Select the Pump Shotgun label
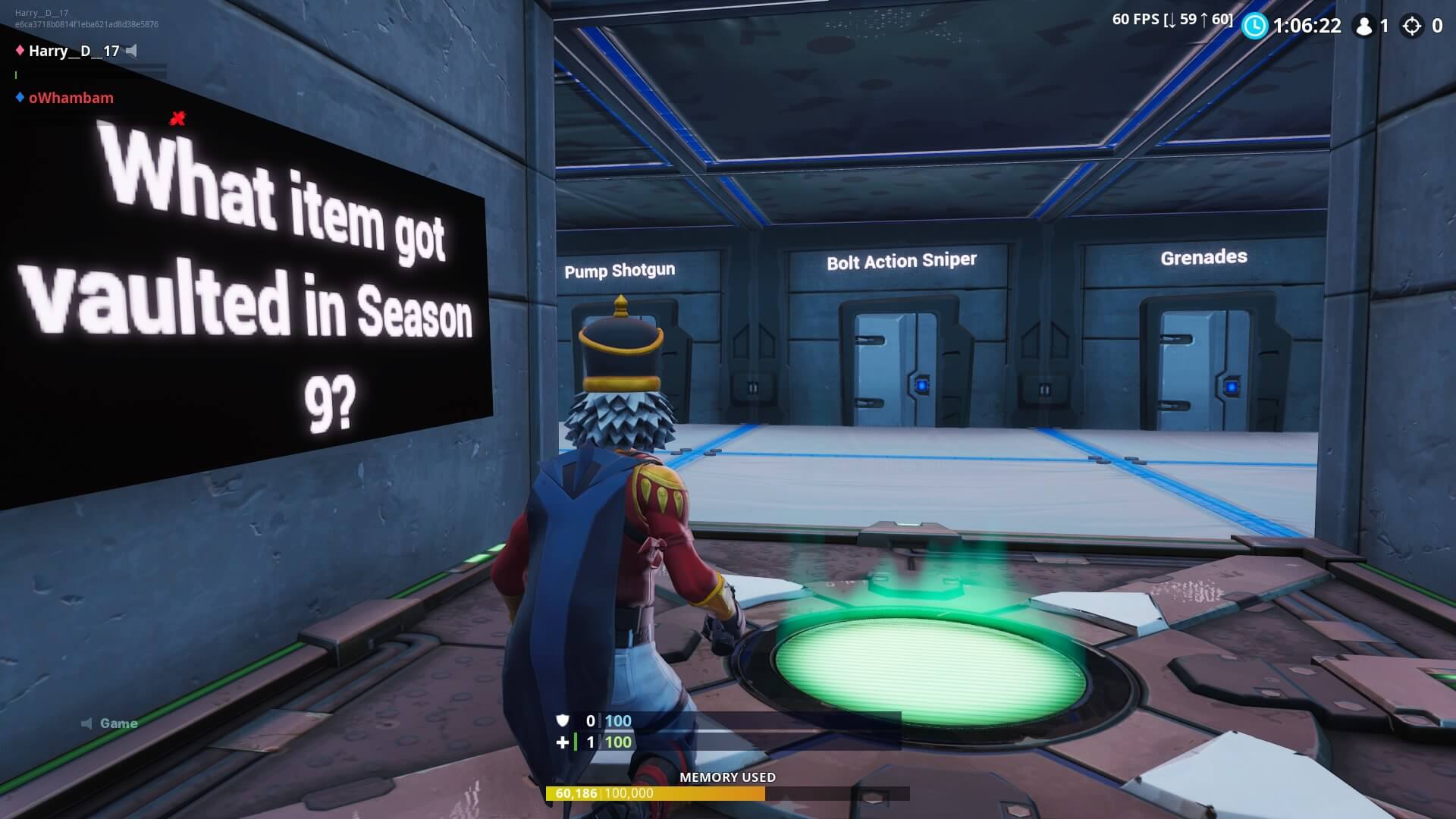 [x=618, y=270]
